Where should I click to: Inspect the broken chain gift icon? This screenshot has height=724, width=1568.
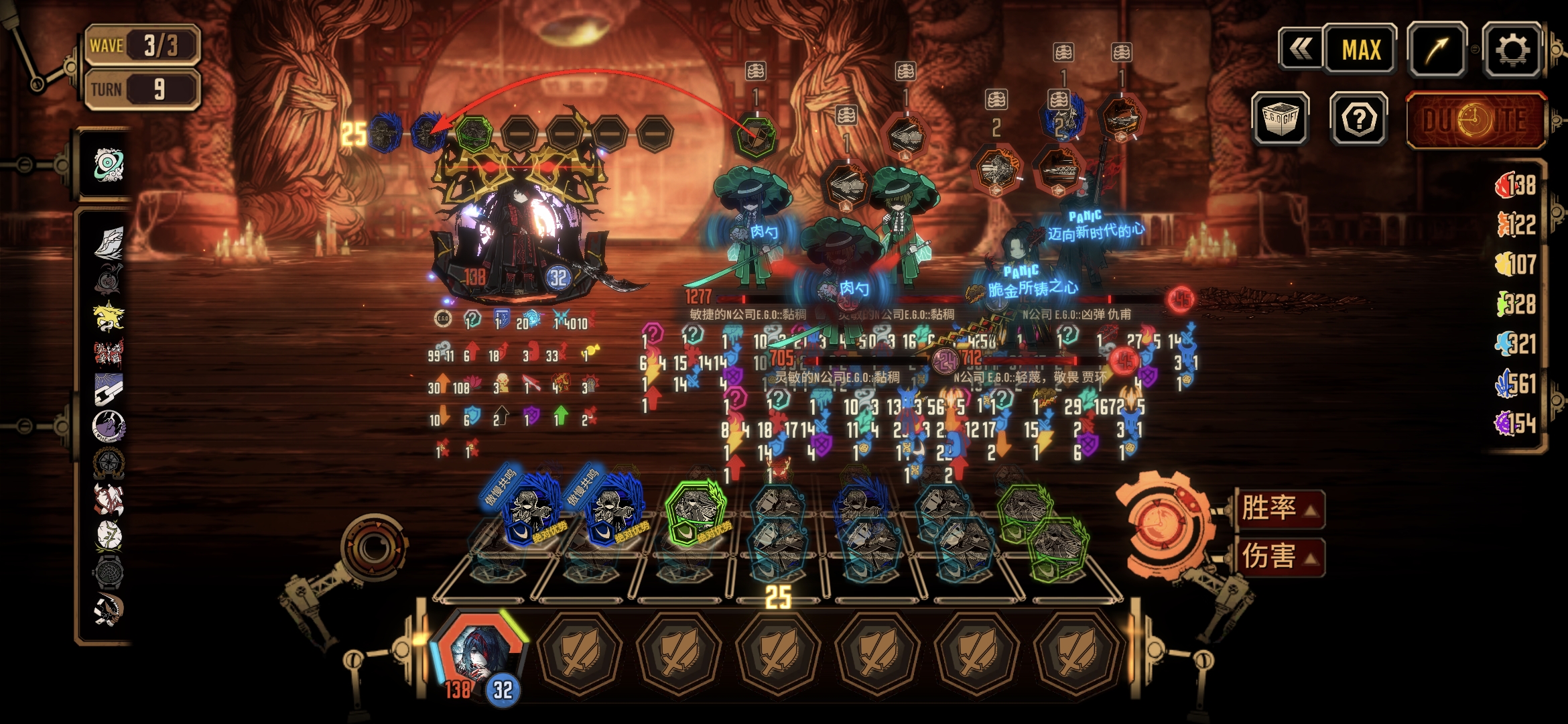point(109,389)
